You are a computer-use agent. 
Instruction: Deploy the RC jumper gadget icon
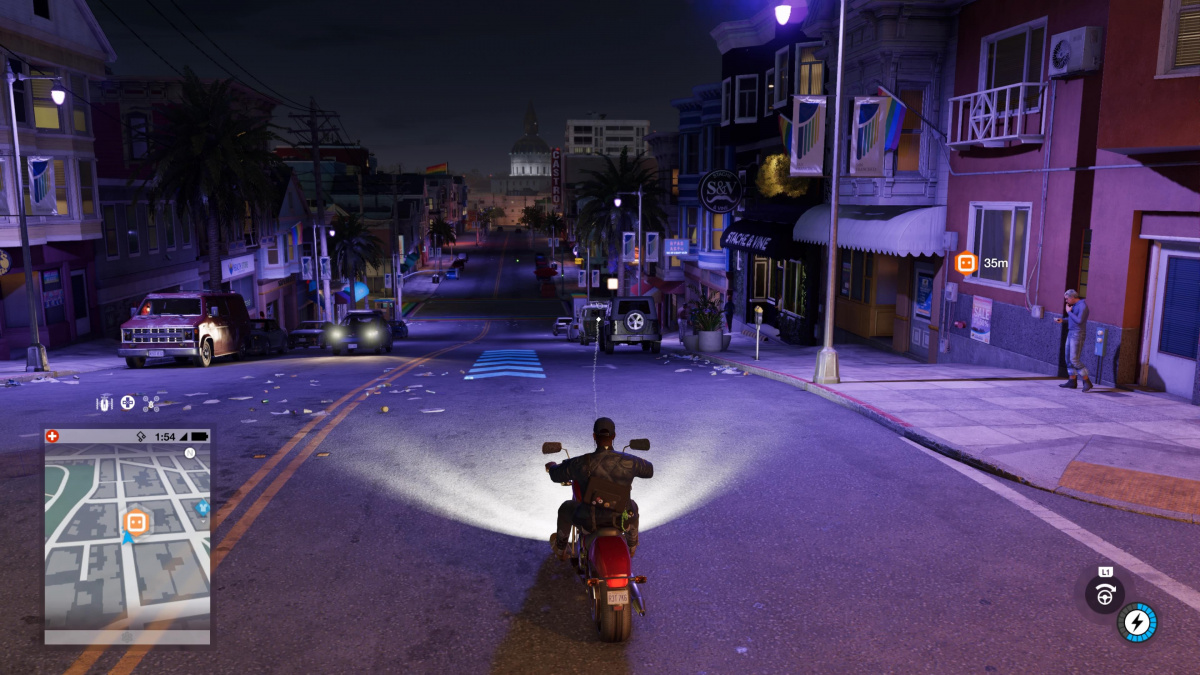click(104, 403)
